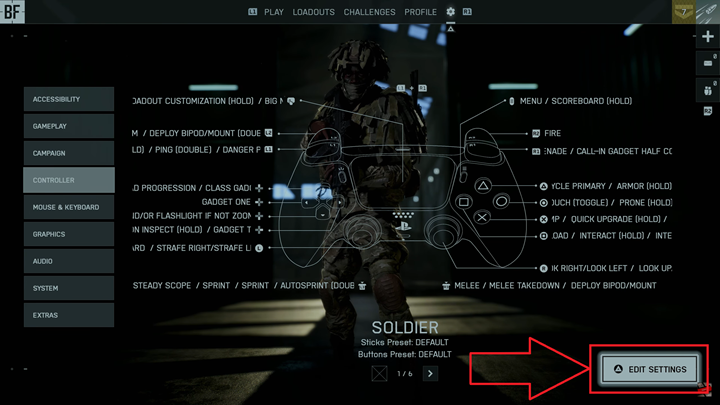Open the player rank badge
The image size is (720, 405).
(686, 12)
